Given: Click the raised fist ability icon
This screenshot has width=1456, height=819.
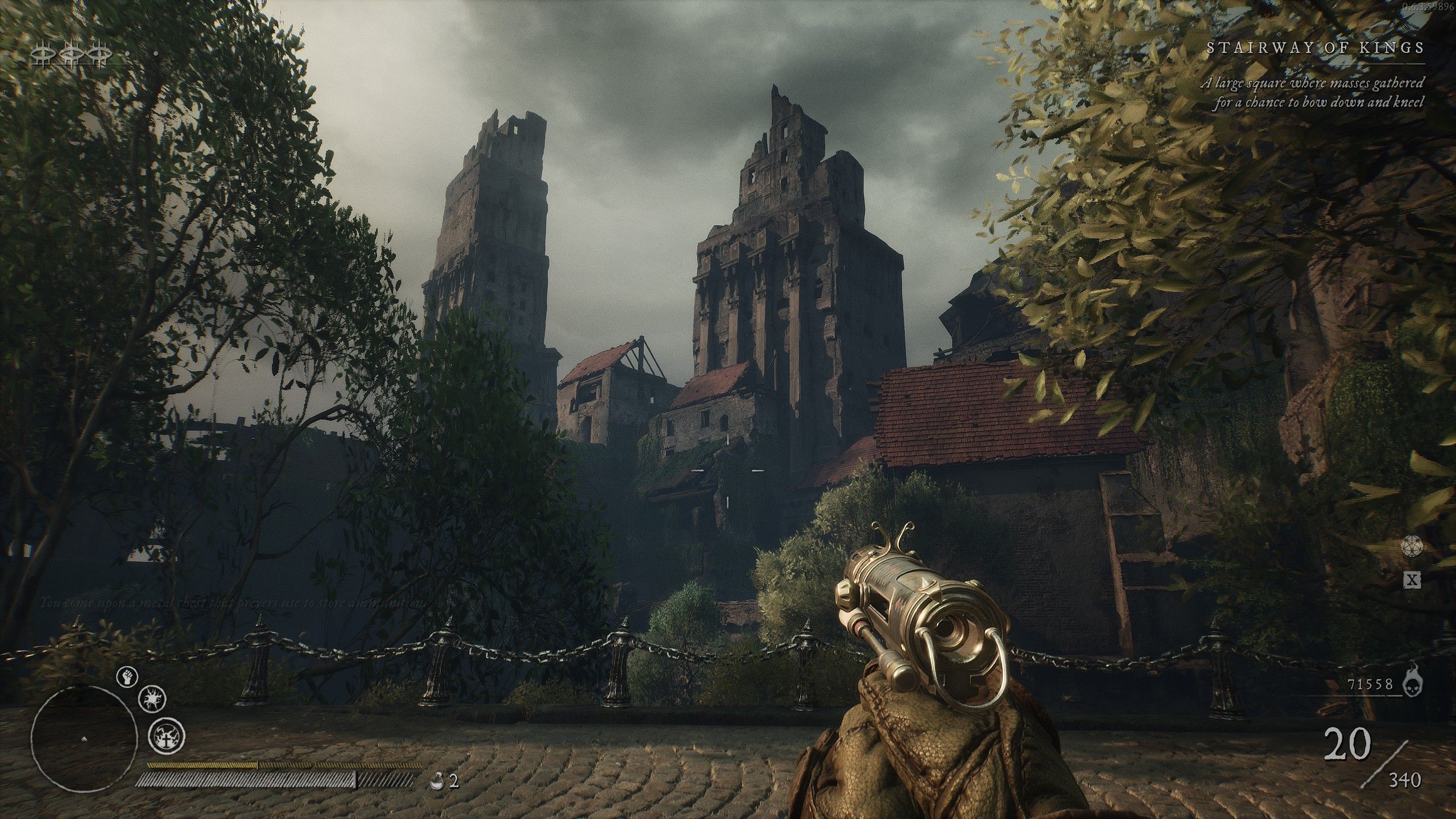Looking at the screenshot, I should pyautogui.click(x=127, y=677).
